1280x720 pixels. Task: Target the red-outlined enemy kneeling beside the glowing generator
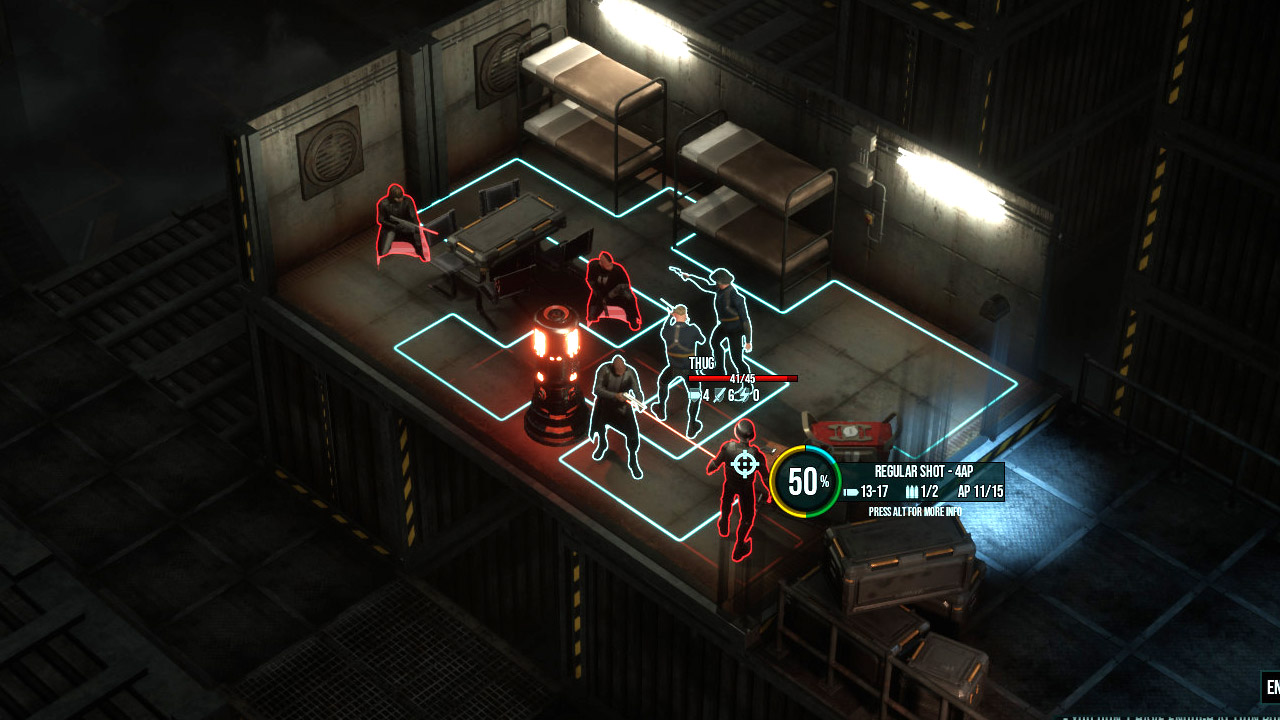click(x=610, y=290)
